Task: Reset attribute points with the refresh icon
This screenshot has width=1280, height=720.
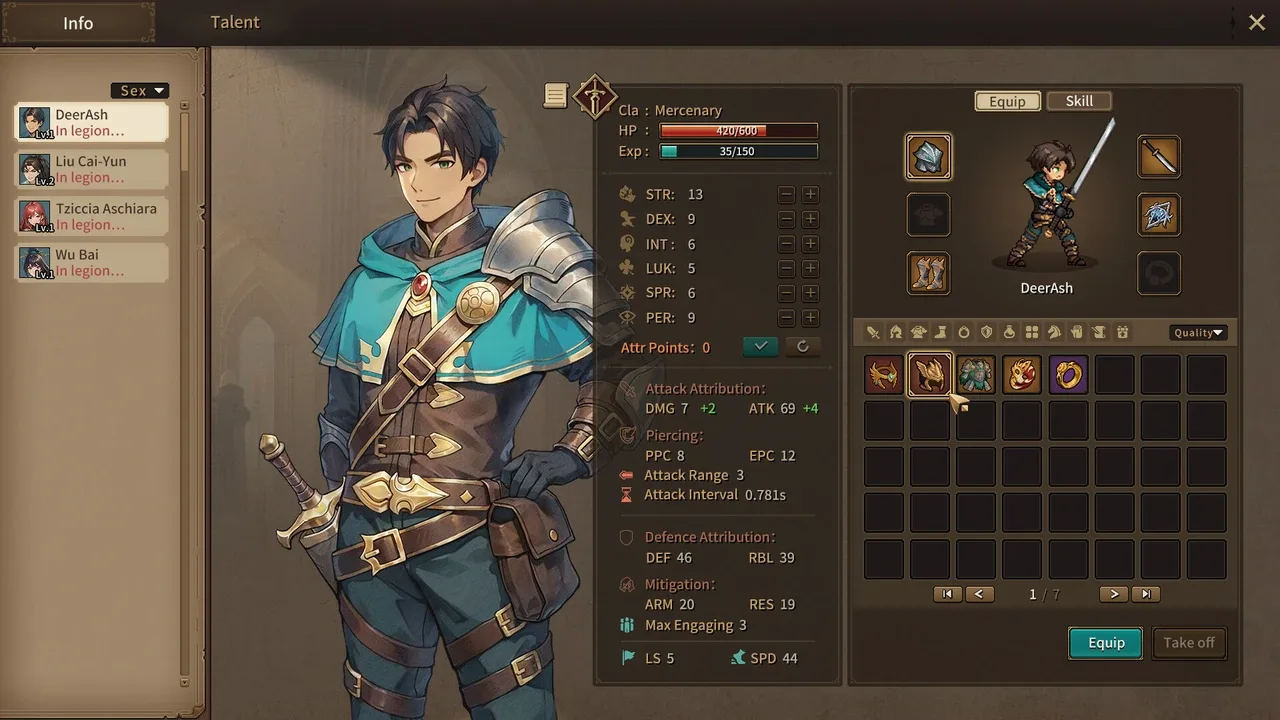Action: pyautogui.click(x=802, y=346)
